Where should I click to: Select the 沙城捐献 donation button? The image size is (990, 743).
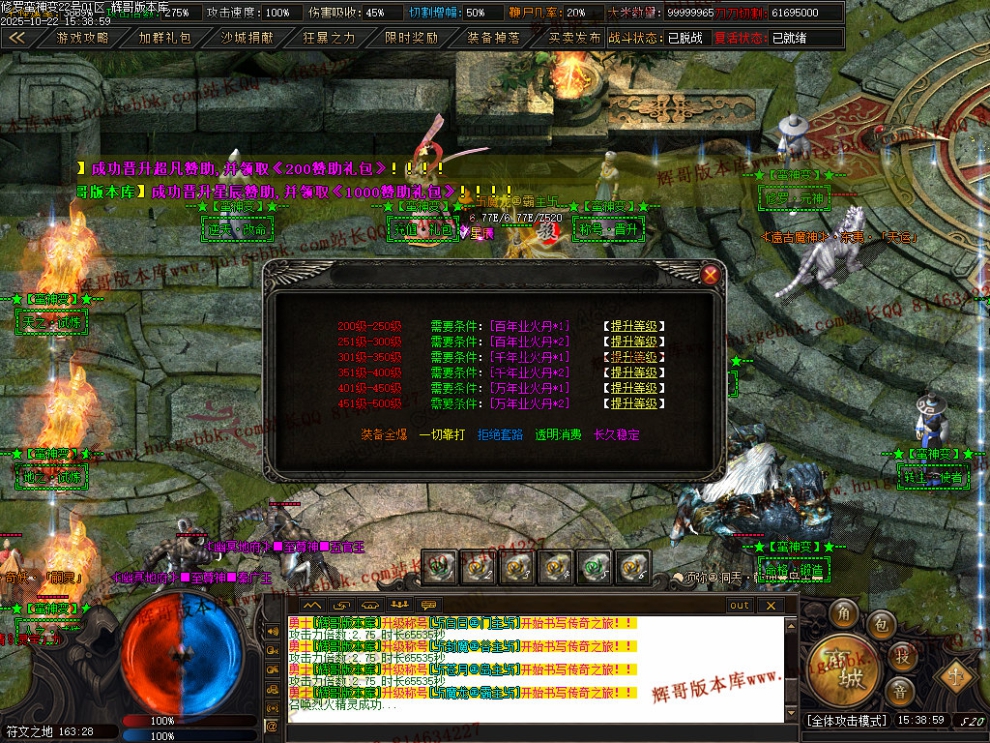click(x=246, y=38)
